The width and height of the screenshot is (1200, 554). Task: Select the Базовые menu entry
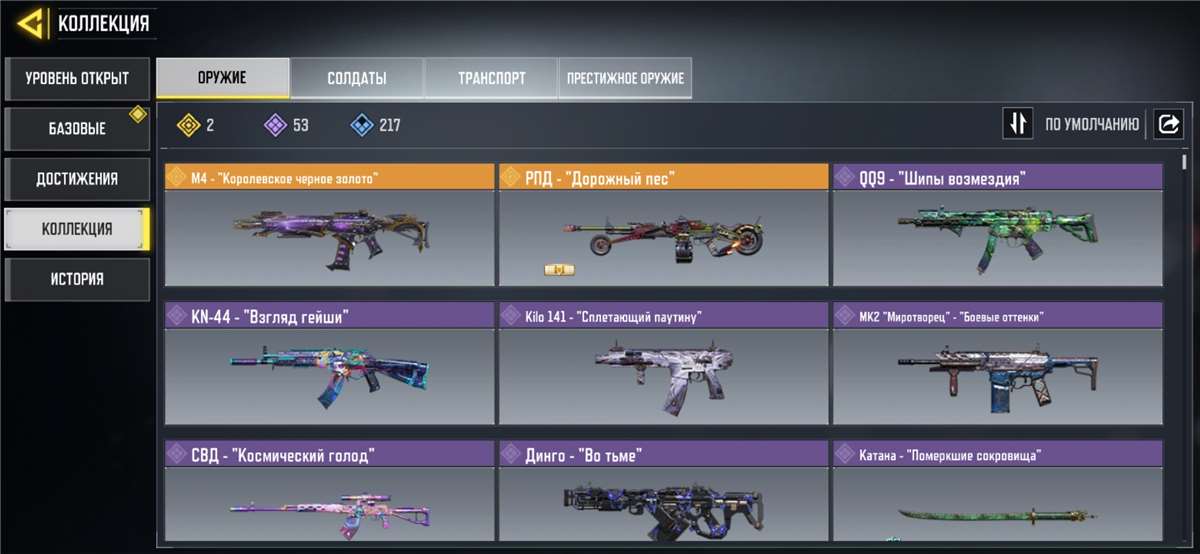77,129
